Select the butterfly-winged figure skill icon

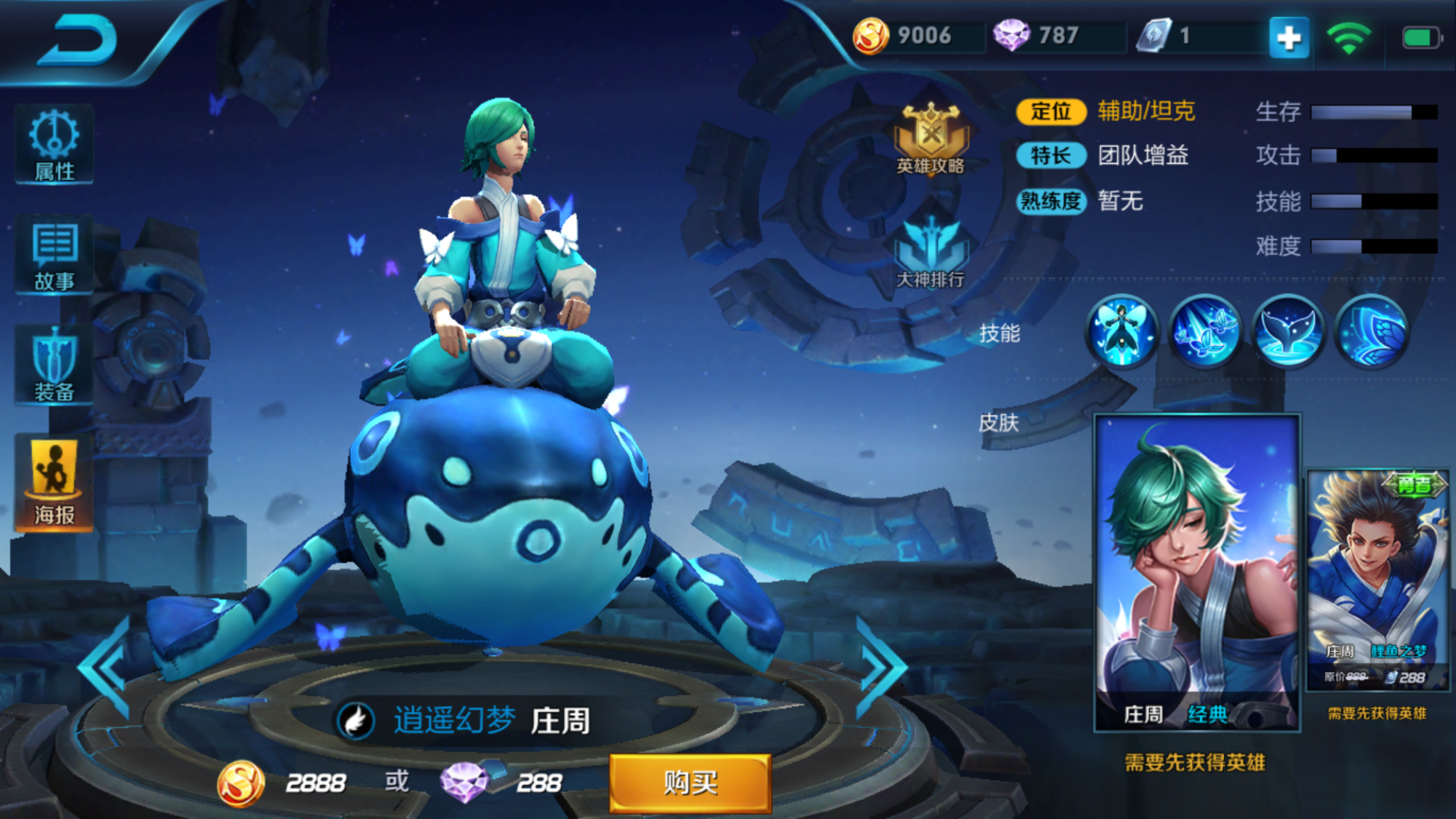coord(1121,333)
